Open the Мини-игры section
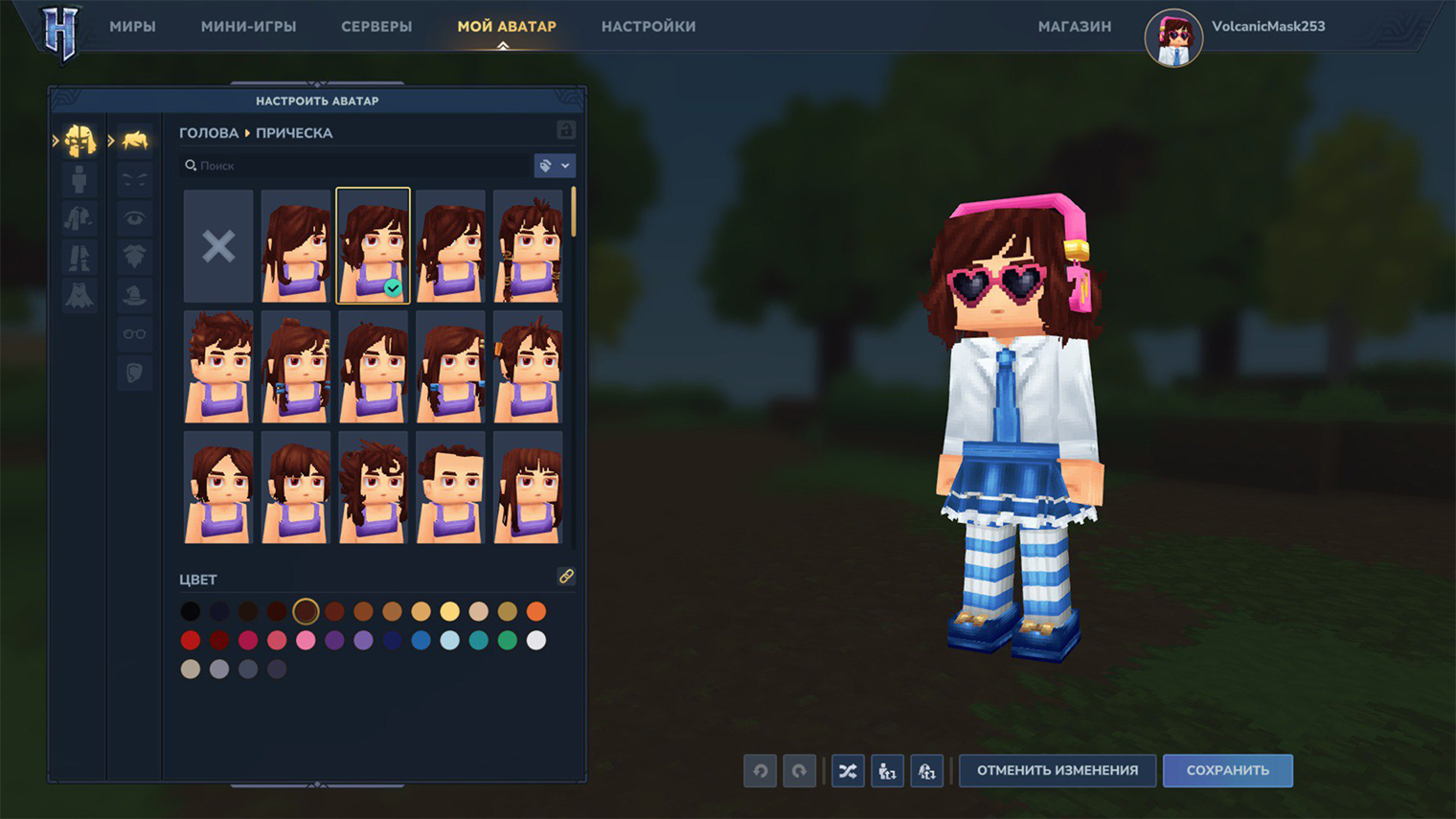Viewport: 1456px width, 819px height. [248, 27]
